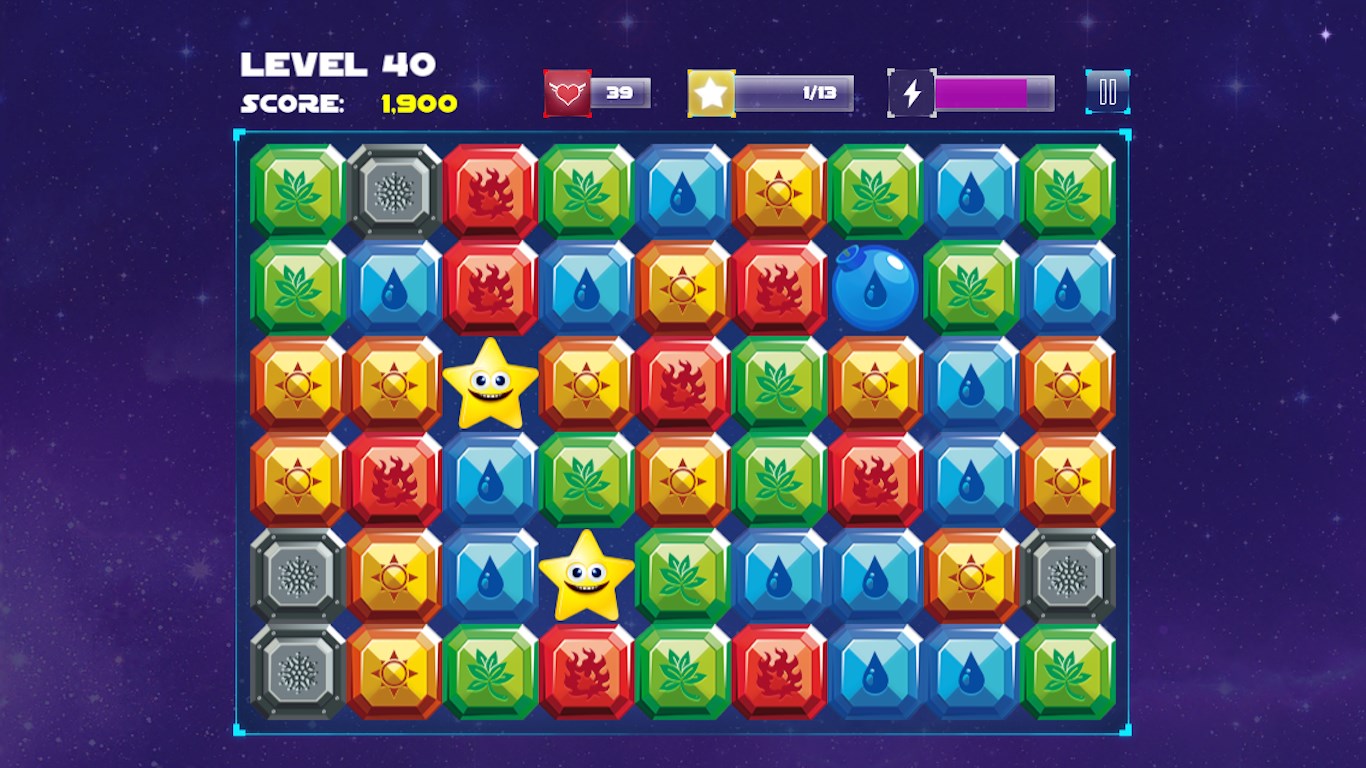The height and width of the screenshot is (768, 1366).
Task: Click the lives counter showing 39
Action: tap(620, 90)
